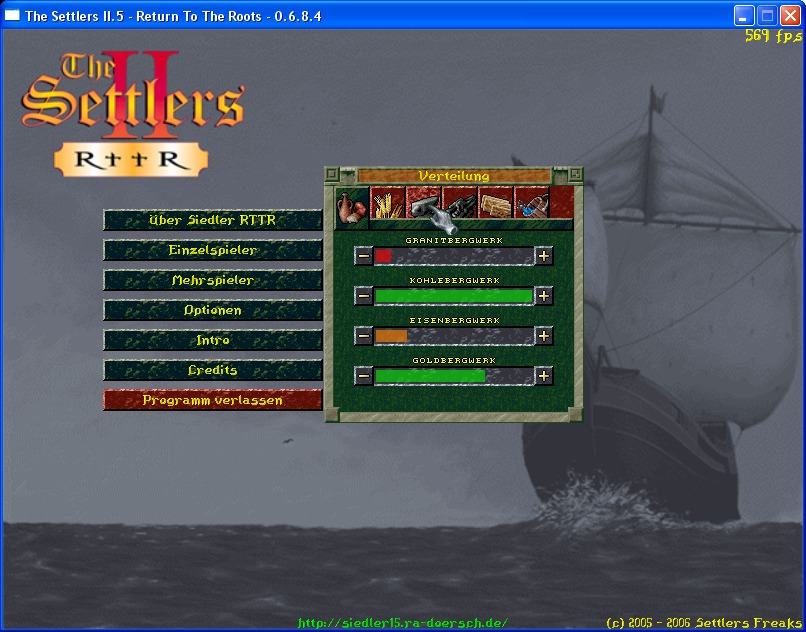The width and height of the screenshot is (806, 632).
Task: Switch to the wheat grain tab
Action: point(388,204)
